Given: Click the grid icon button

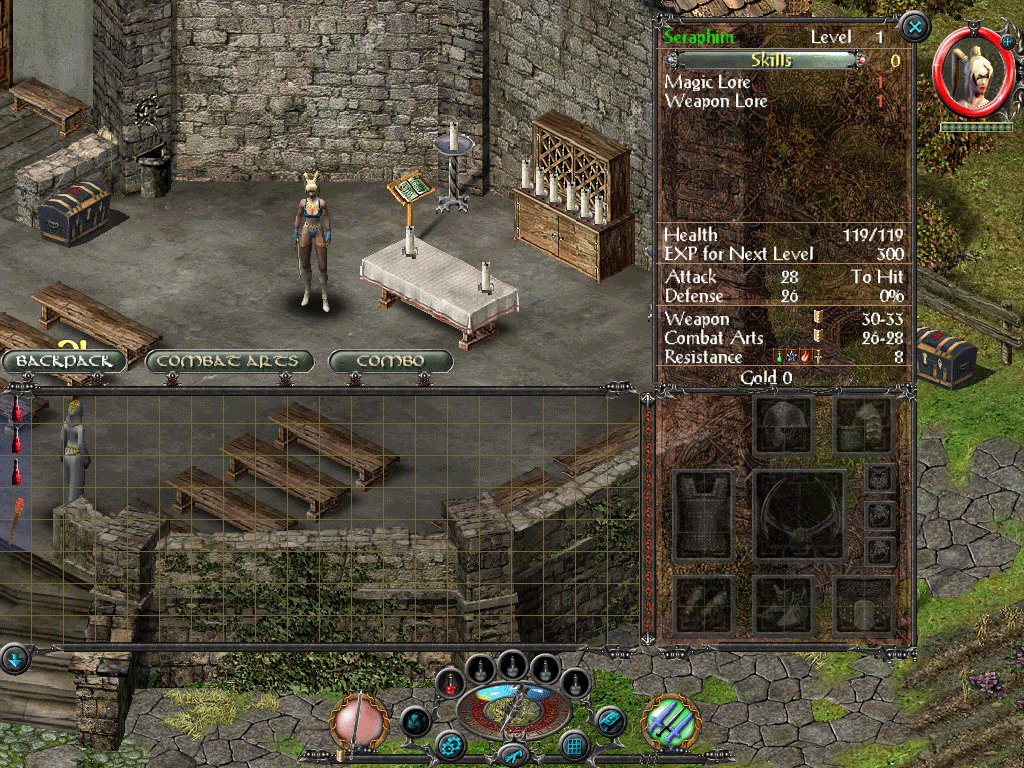Looking at the screenshot, I should (573, 744).
